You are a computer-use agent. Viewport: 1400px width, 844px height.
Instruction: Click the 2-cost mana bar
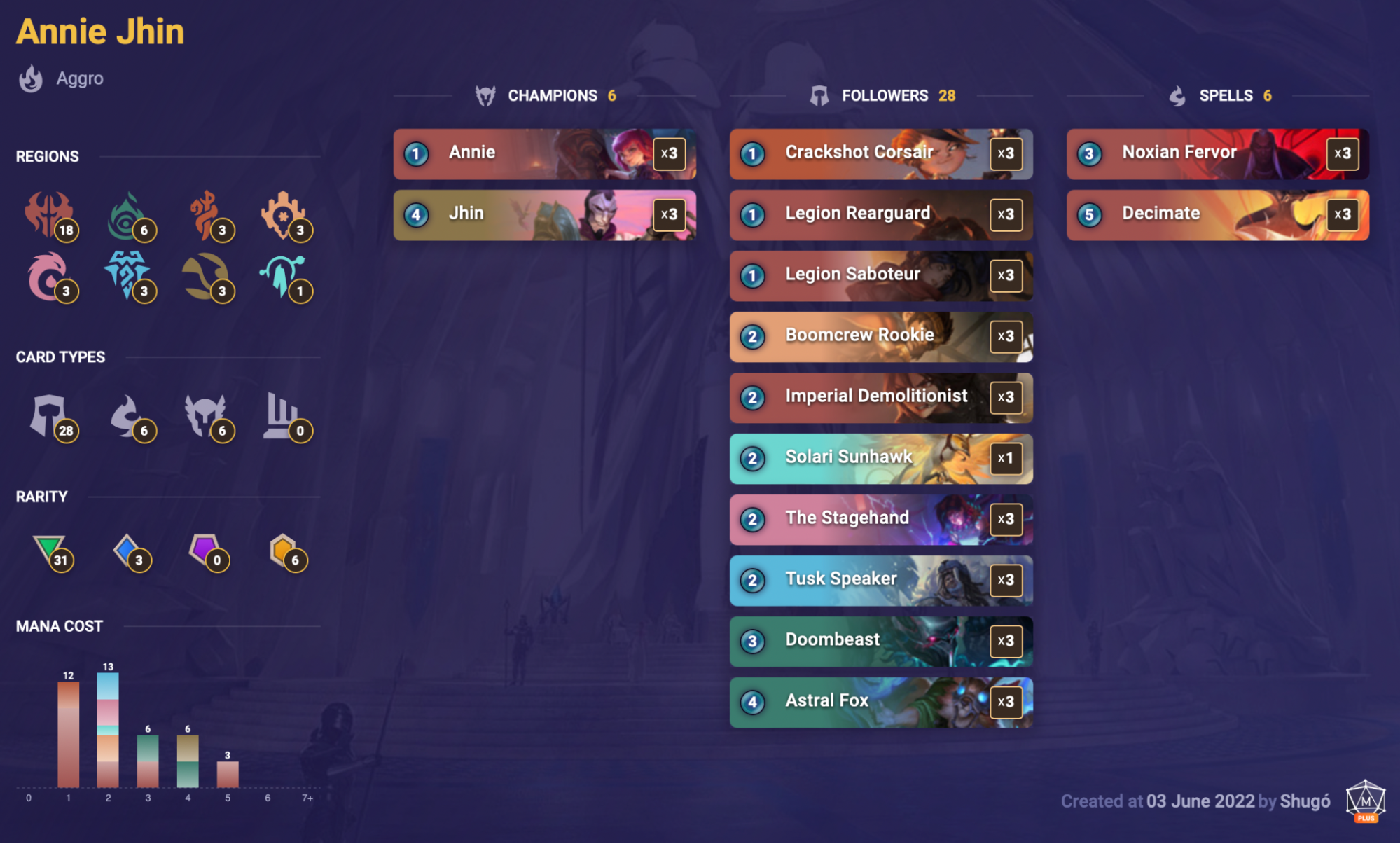108,728
